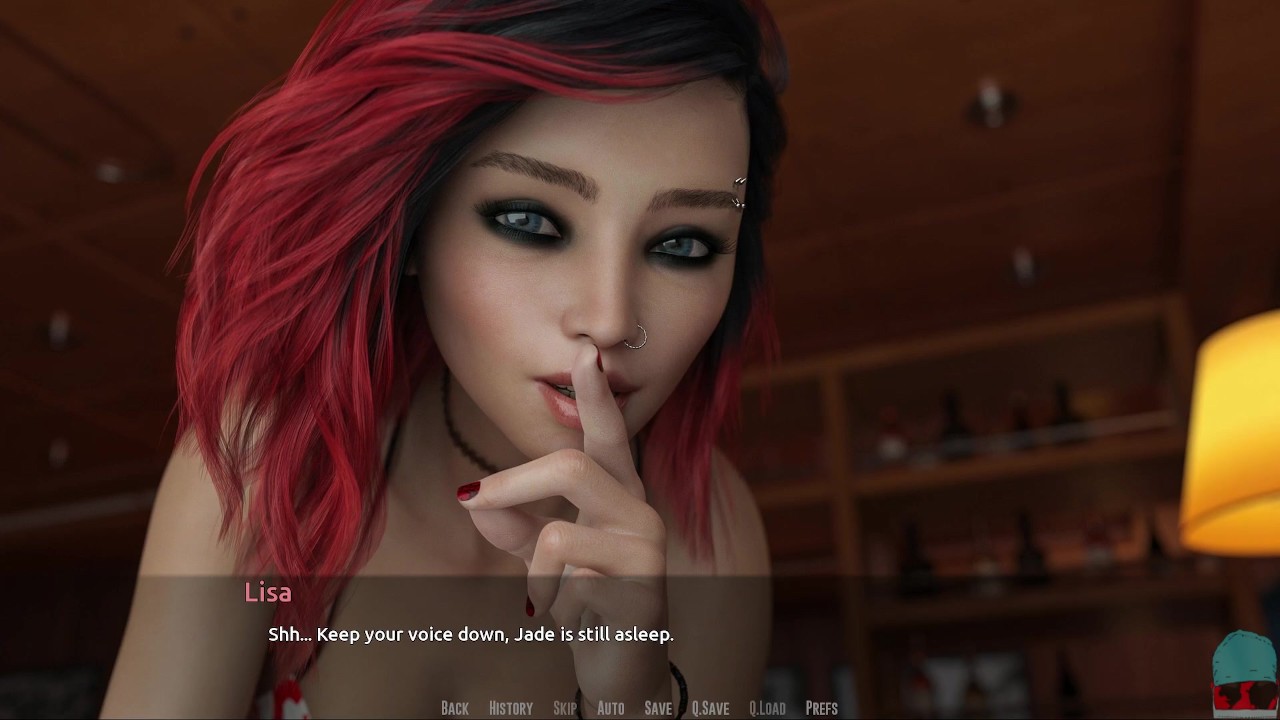Click the teal beanie avatar icon
Image resolution: width=1280 pixels, height=720 pixels.
1243,672
